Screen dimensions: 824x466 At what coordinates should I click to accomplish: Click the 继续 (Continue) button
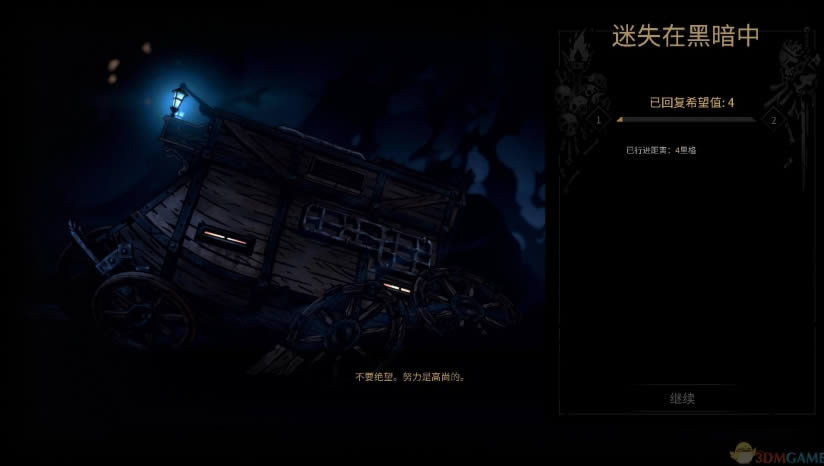coord(682,398)
